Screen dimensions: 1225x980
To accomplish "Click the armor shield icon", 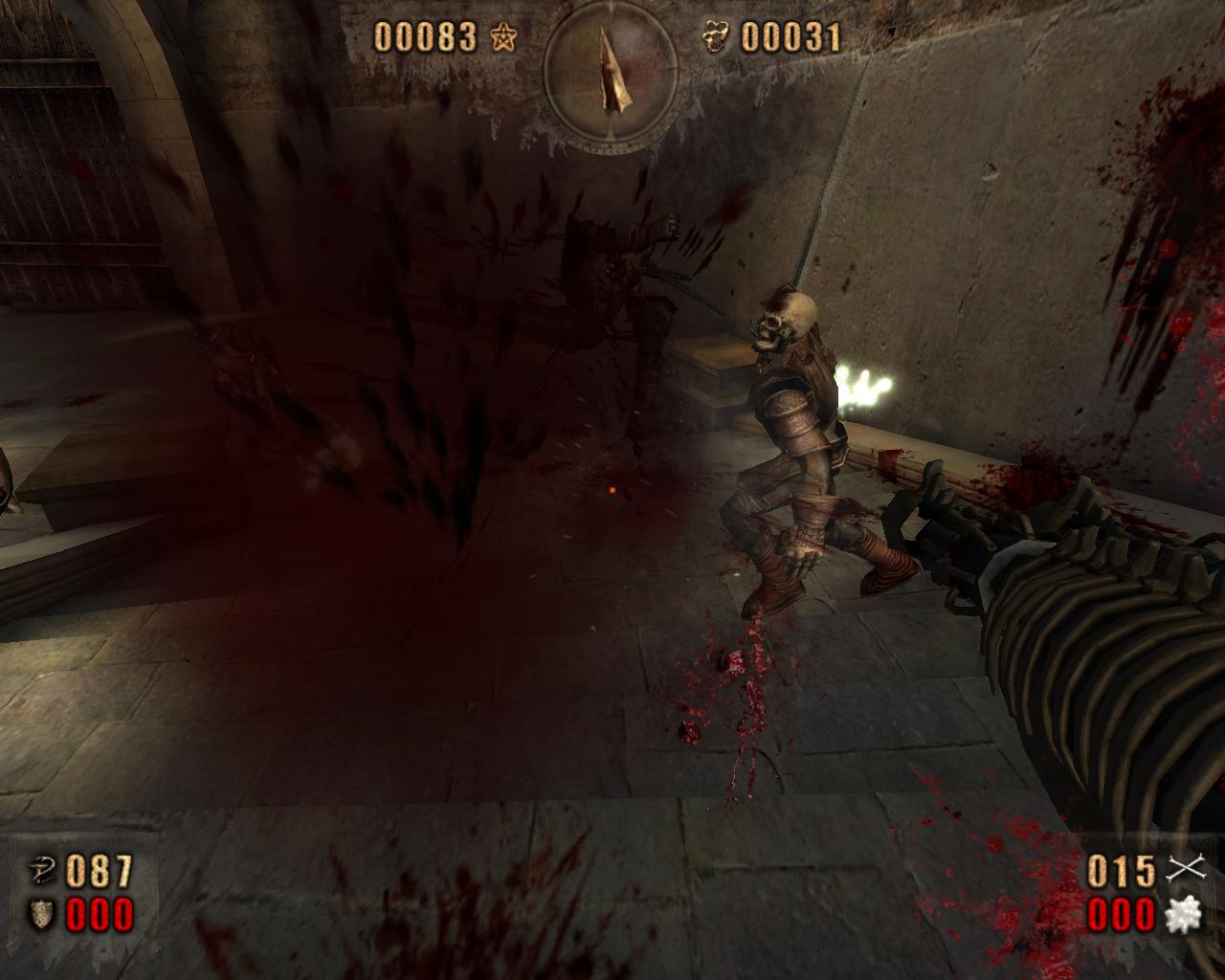I will (x=42, y=915).
